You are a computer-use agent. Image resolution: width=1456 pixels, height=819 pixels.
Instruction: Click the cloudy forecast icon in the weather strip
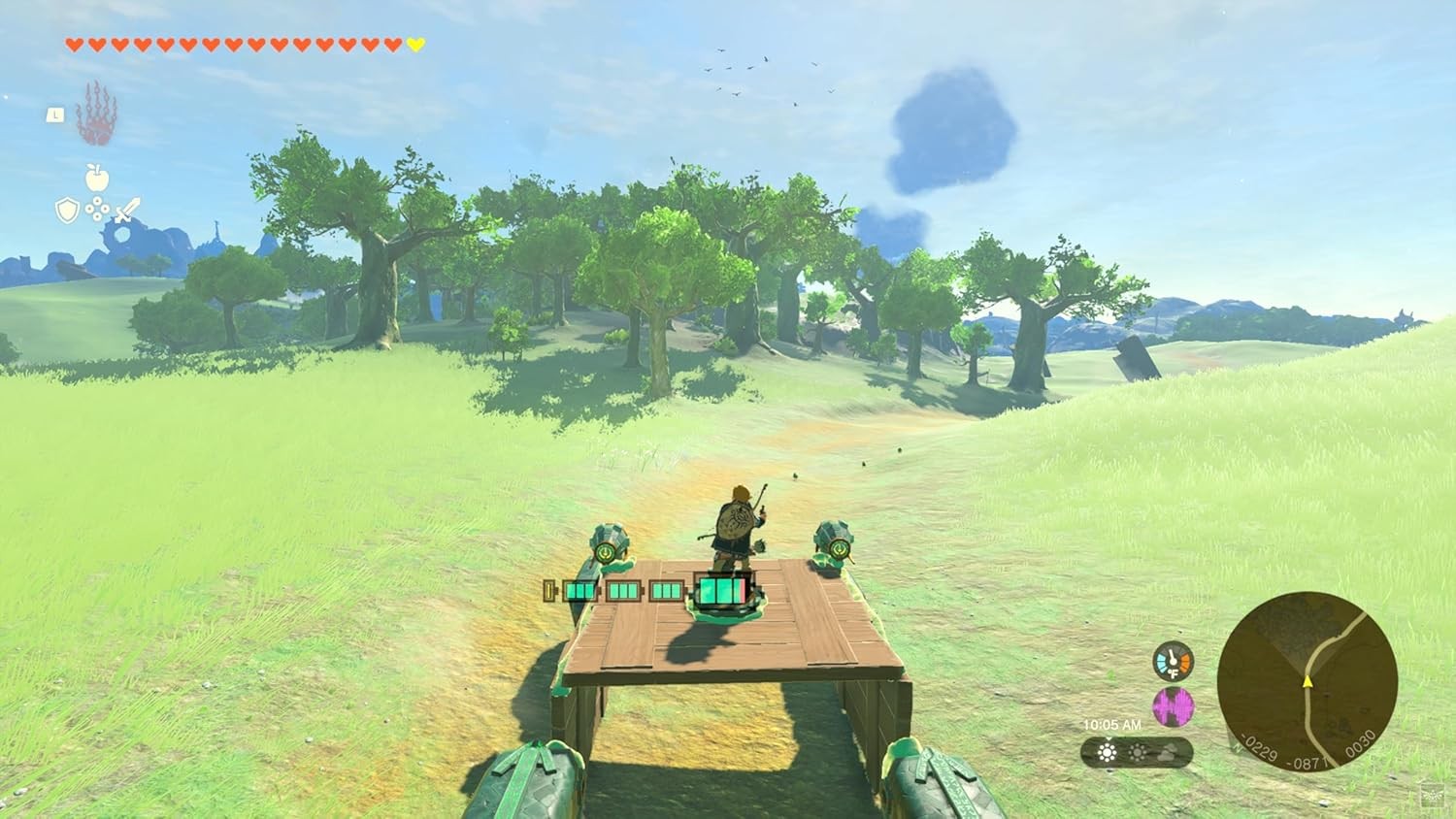1165,753
